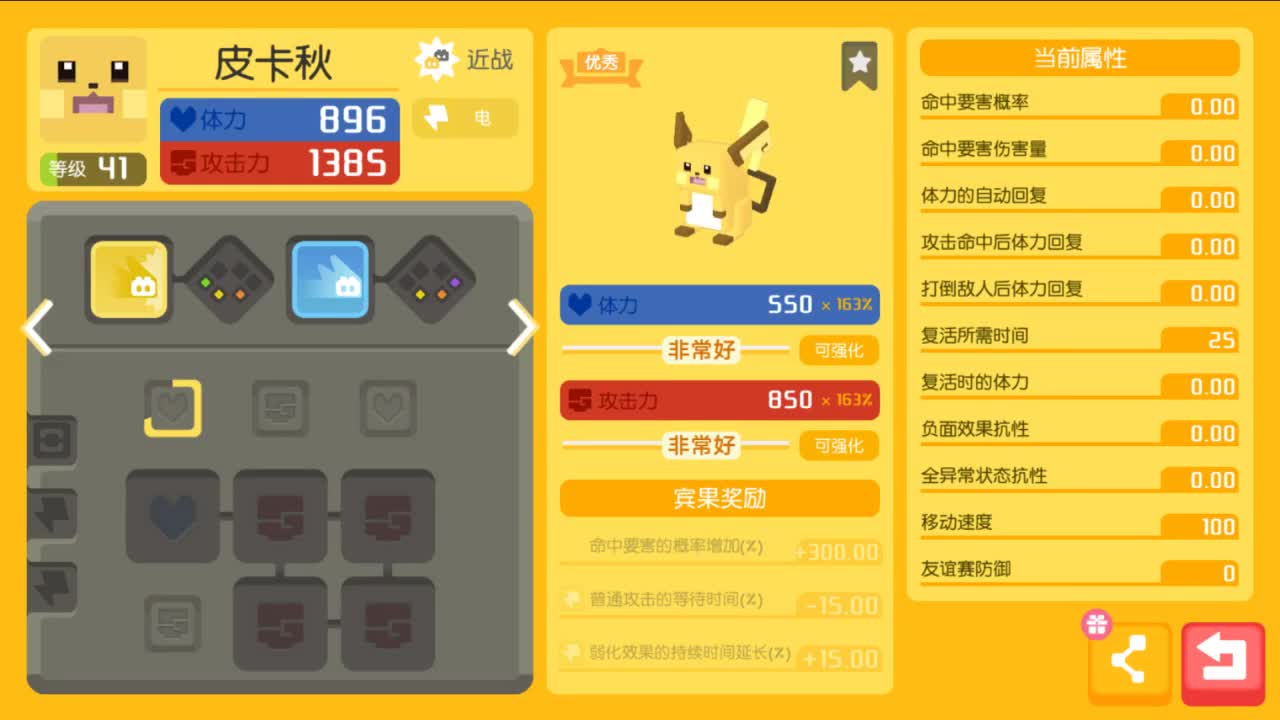Select the 当前属性 panel header
The width and height of the screenshot is (1280, 720).
point(1078,58)
